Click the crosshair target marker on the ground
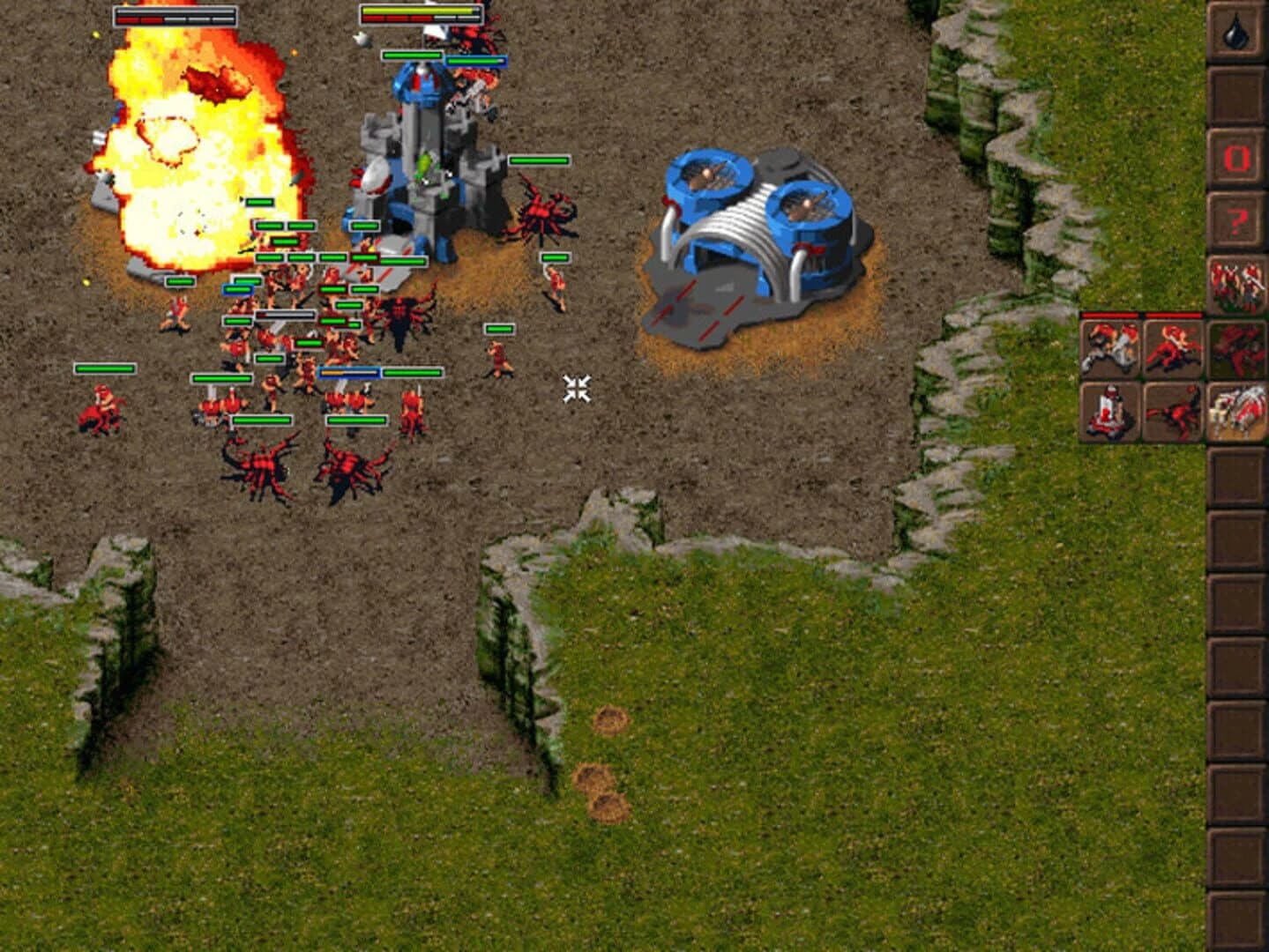This screenshot has height=952, width=1269. tap(579, 388)
